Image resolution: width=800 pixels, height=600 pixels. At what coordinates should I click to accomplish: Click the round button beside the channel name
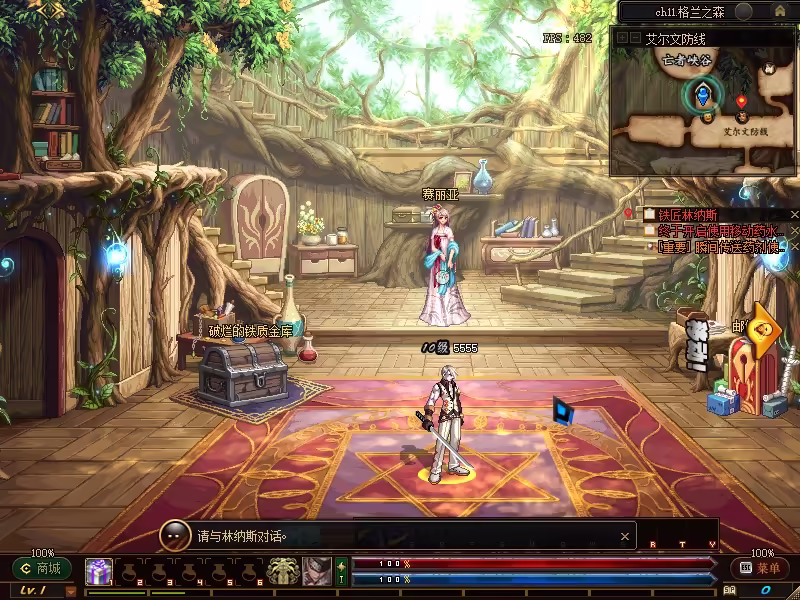[743, 12]
